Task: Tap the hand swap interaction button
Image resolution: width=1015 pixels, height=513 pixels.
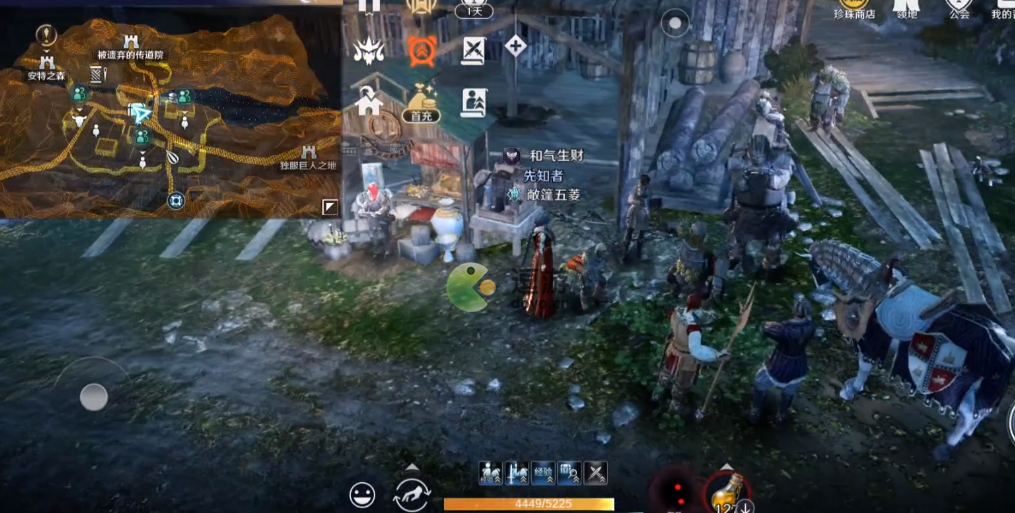Action: tap(412, 493)
